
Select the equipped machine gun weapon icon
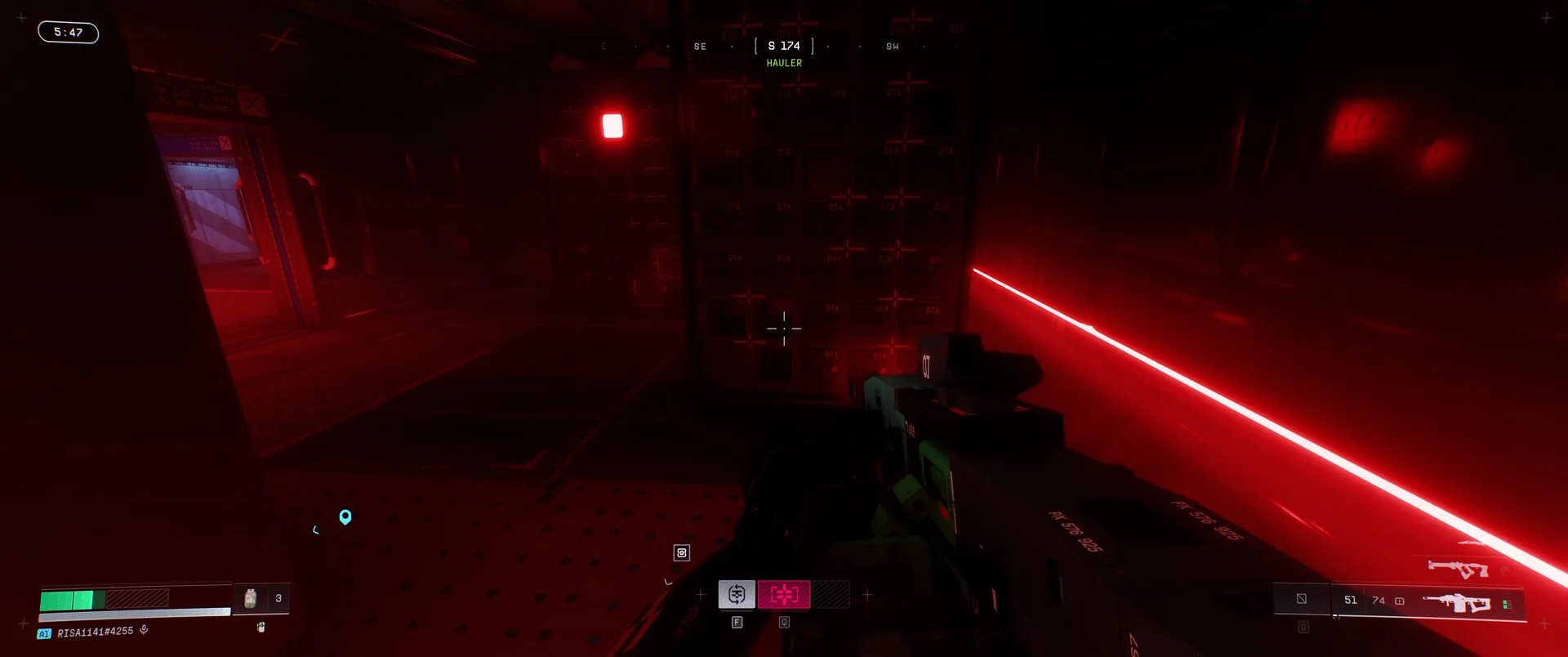point(1456,604)
